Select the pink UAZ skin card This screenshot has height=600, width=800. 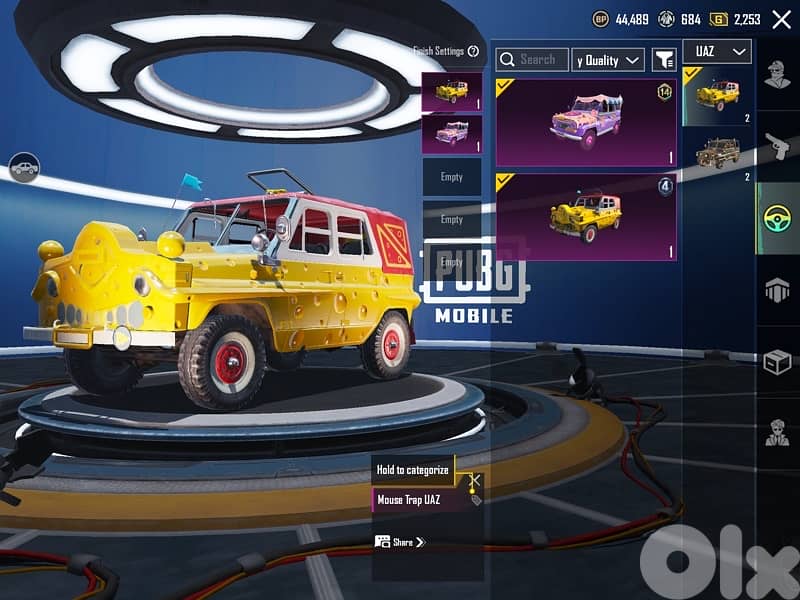pyautogui.click(x=586, y=122)
